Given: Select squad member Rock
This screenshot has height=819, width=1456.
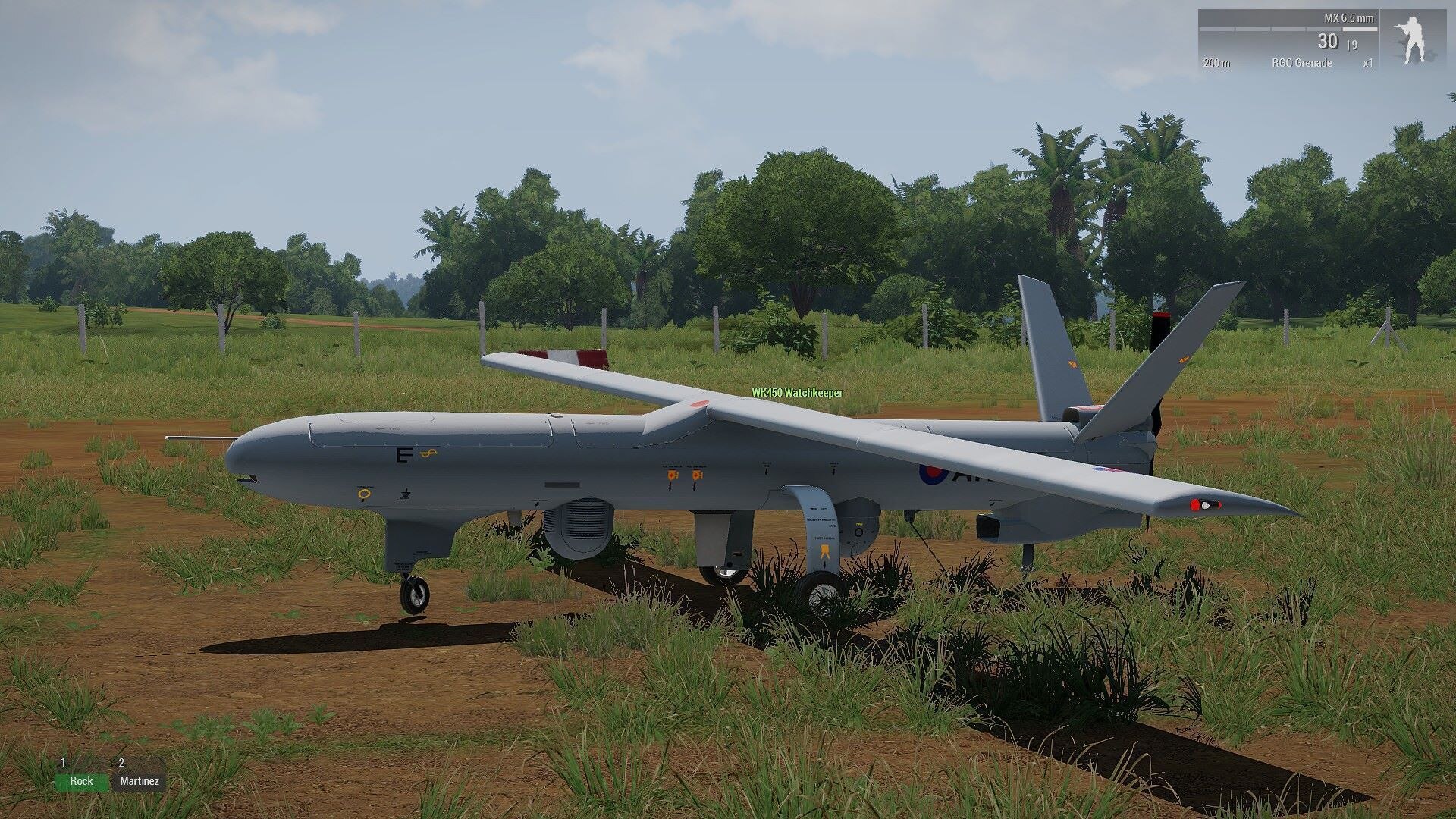Looking at the screenshot, I should coord(81,781).
